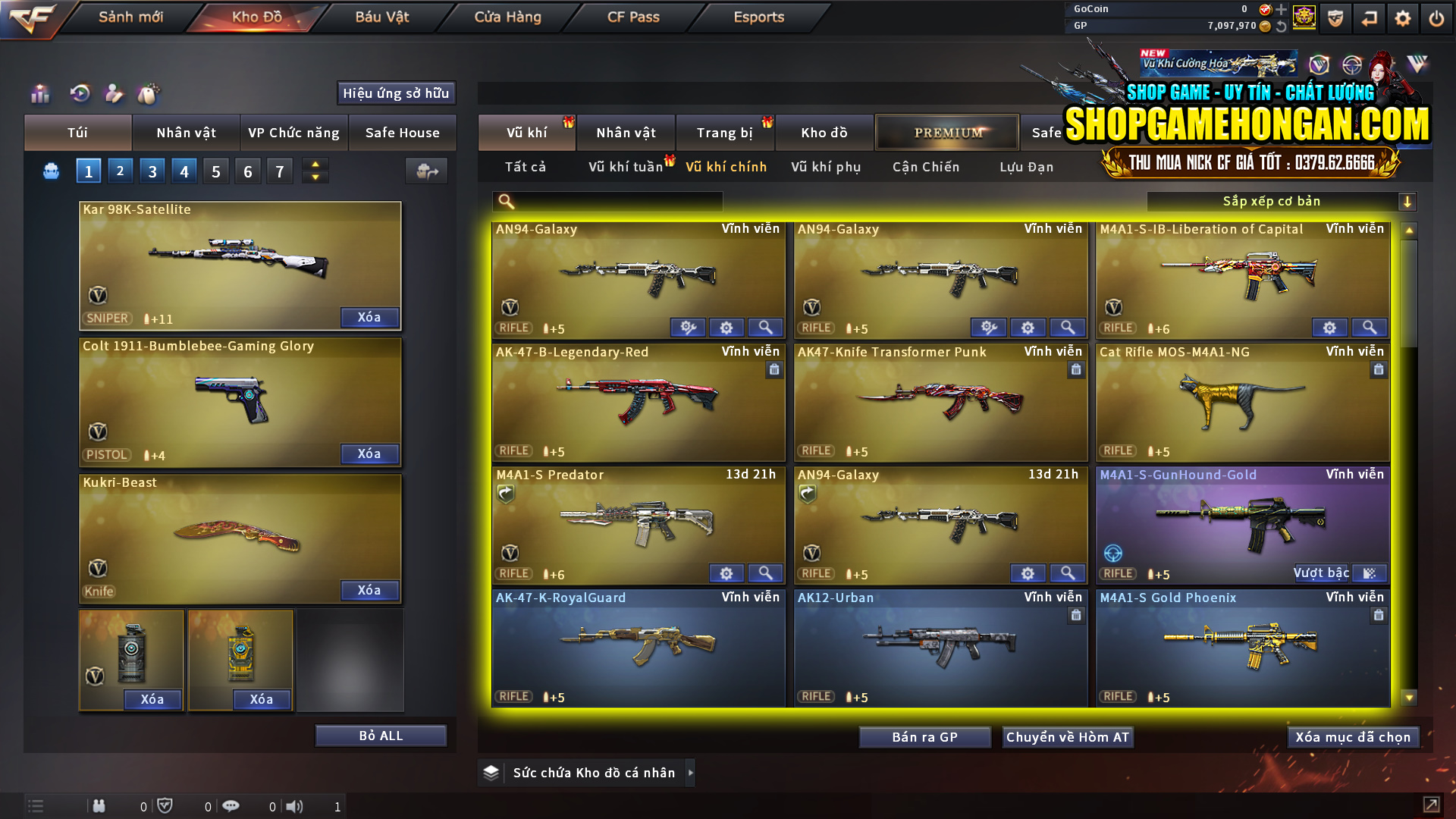Type in the weapon search field
The width and height of the screenshot is (1456, 819).
(607, 201)
